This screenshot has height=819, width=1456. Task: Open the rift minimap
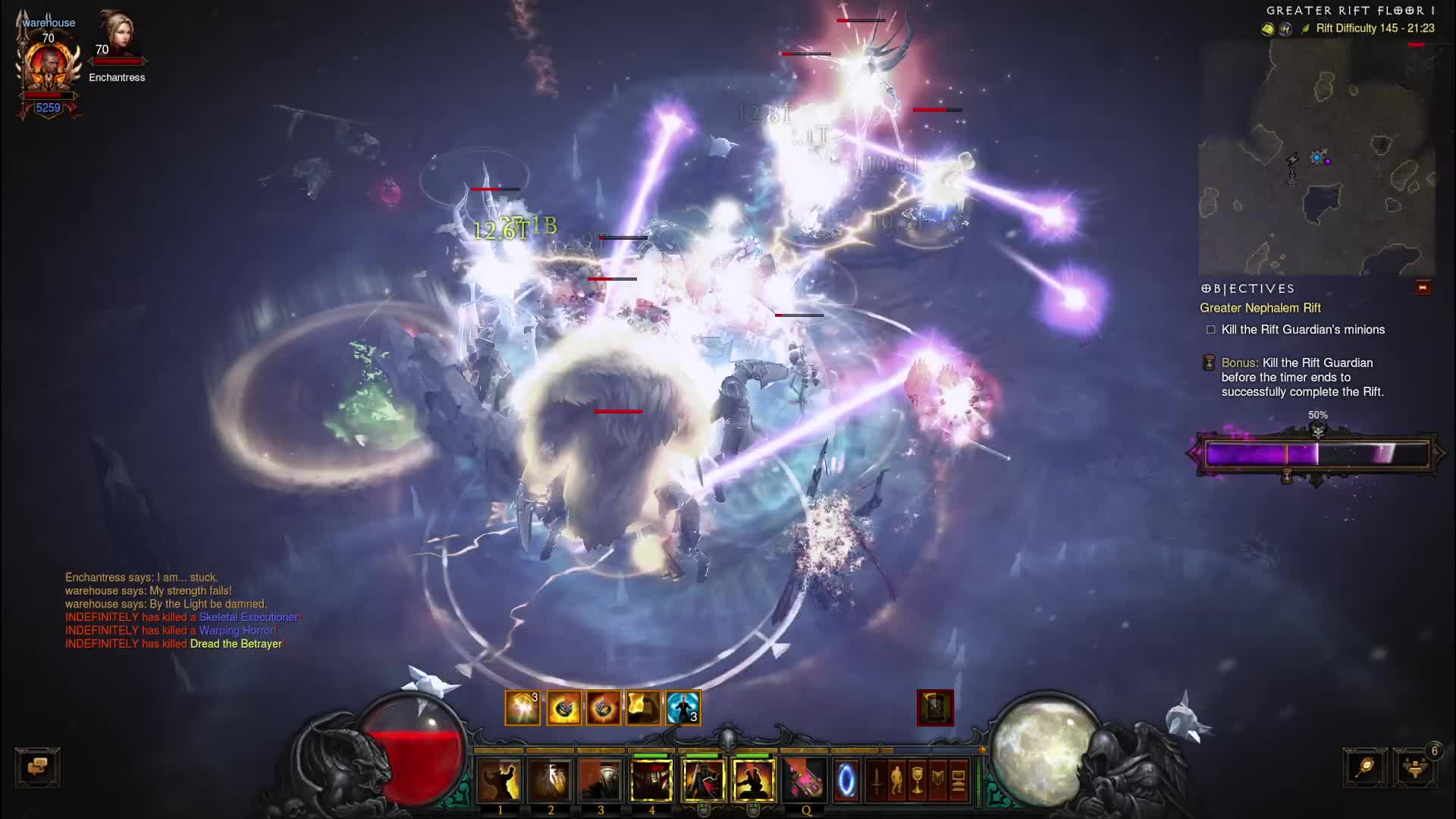1316,158
